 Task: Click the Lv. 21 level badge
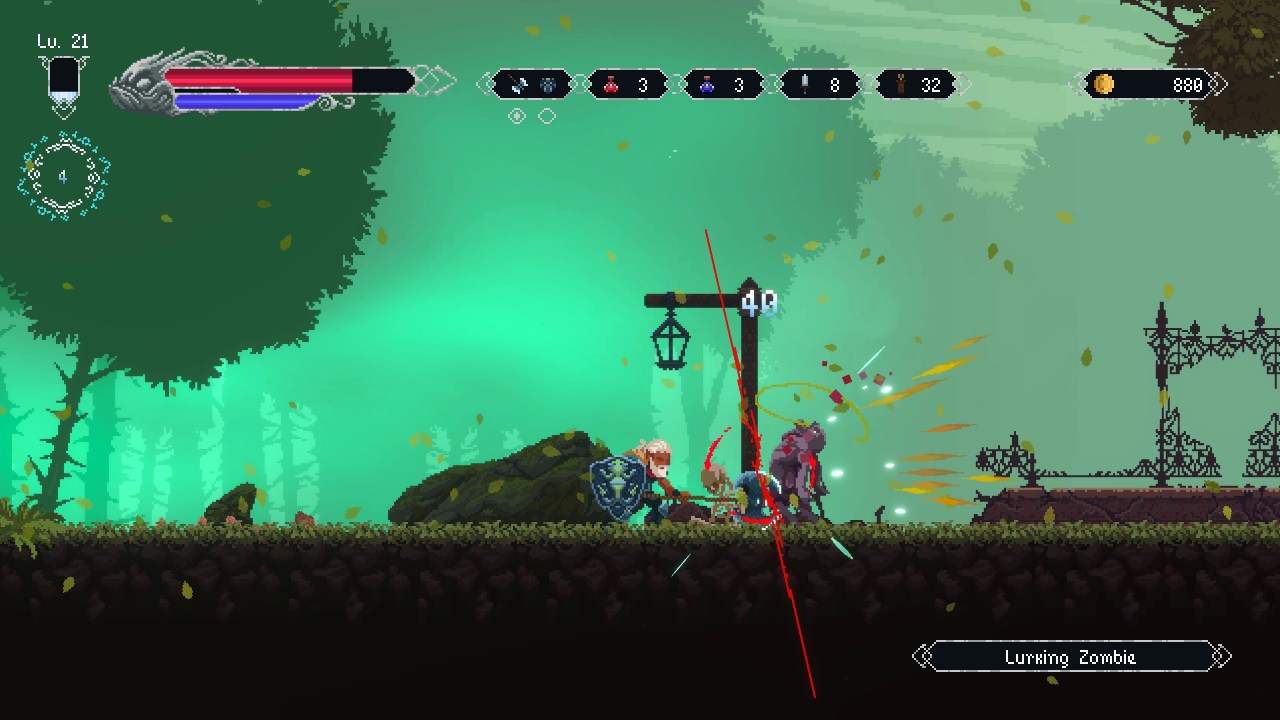62,42
